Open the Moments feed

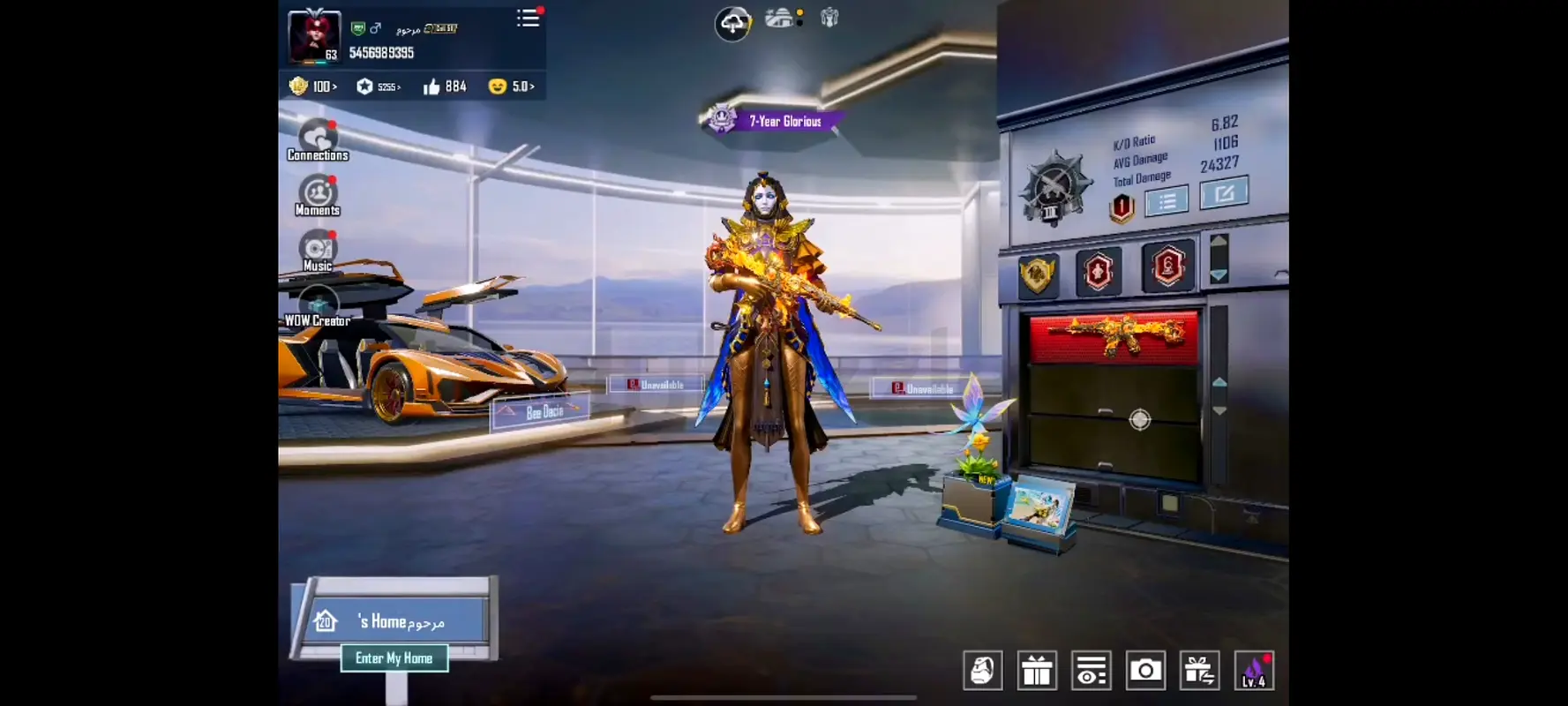(318, 196)
